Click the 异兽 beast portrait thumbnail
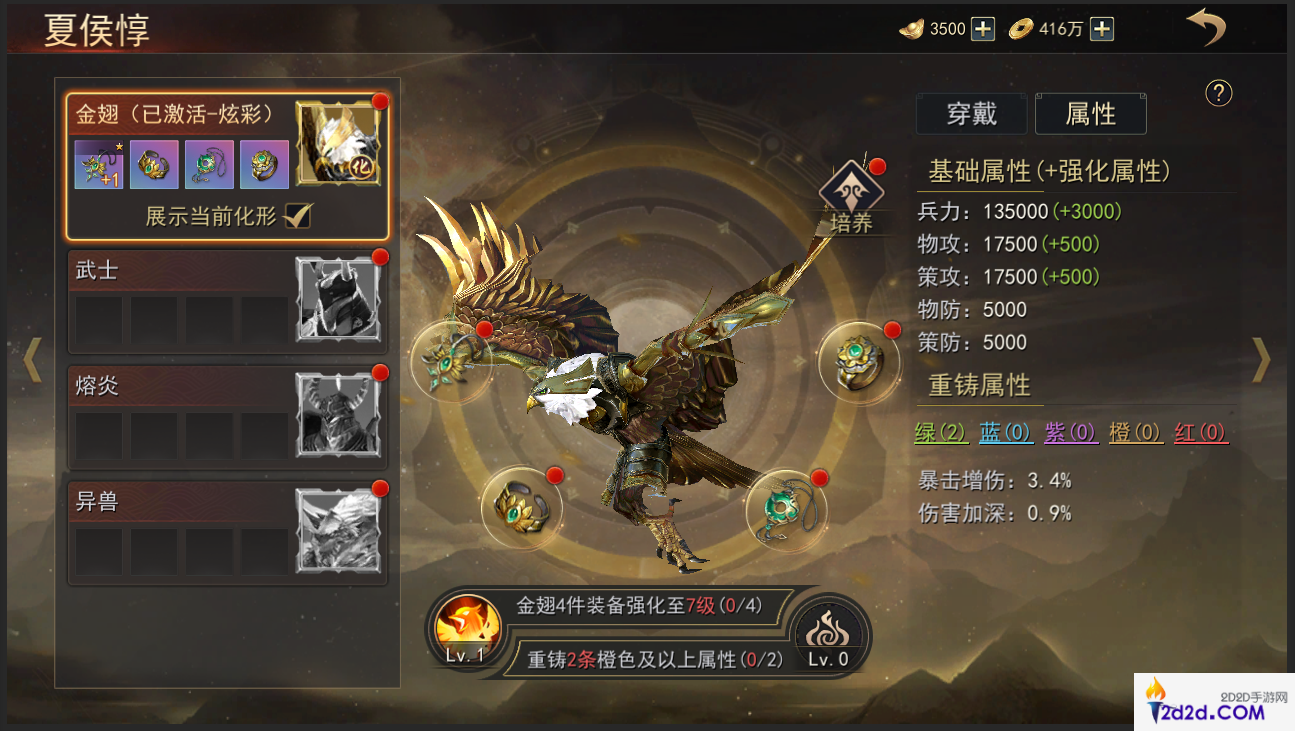Viewport: 1295px width, 731px height. click(x=339, y=530)
